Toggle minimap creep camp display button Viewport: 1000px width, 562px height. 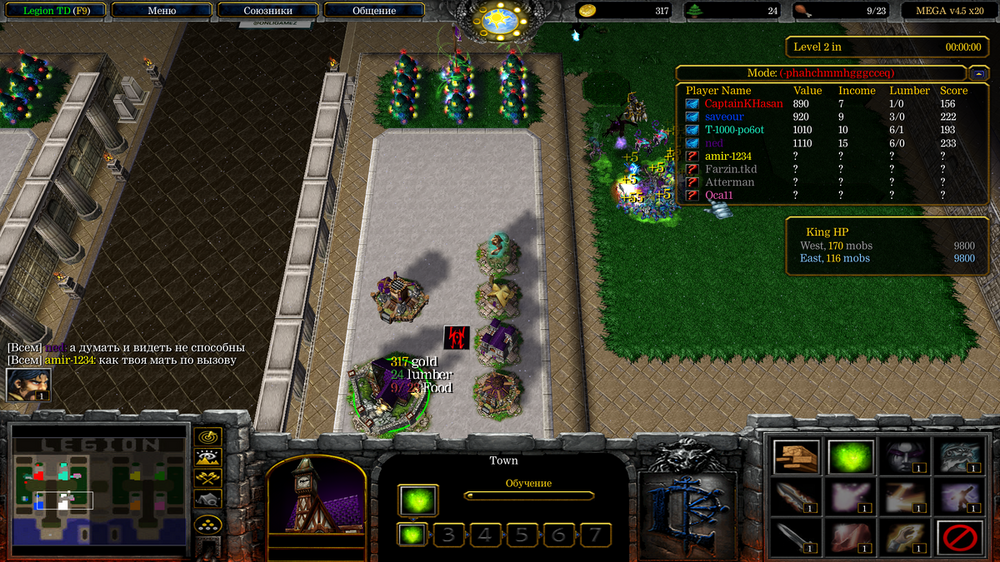pyautogui.click(x=208, y=499)
